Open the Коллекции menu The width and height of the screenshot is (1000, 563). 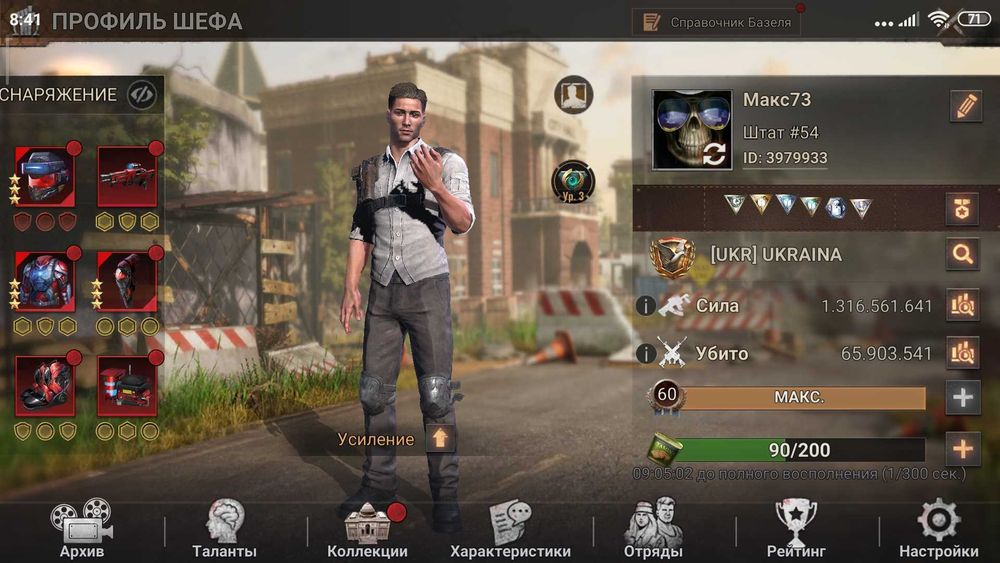click(367, 528)
